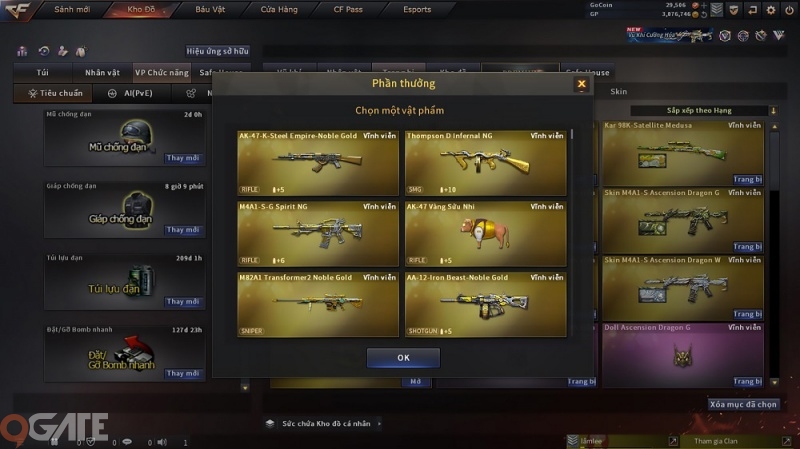Open Sắp xếp theo Hạng sort dropdown
800x449 pixels.
coord(702,110)
